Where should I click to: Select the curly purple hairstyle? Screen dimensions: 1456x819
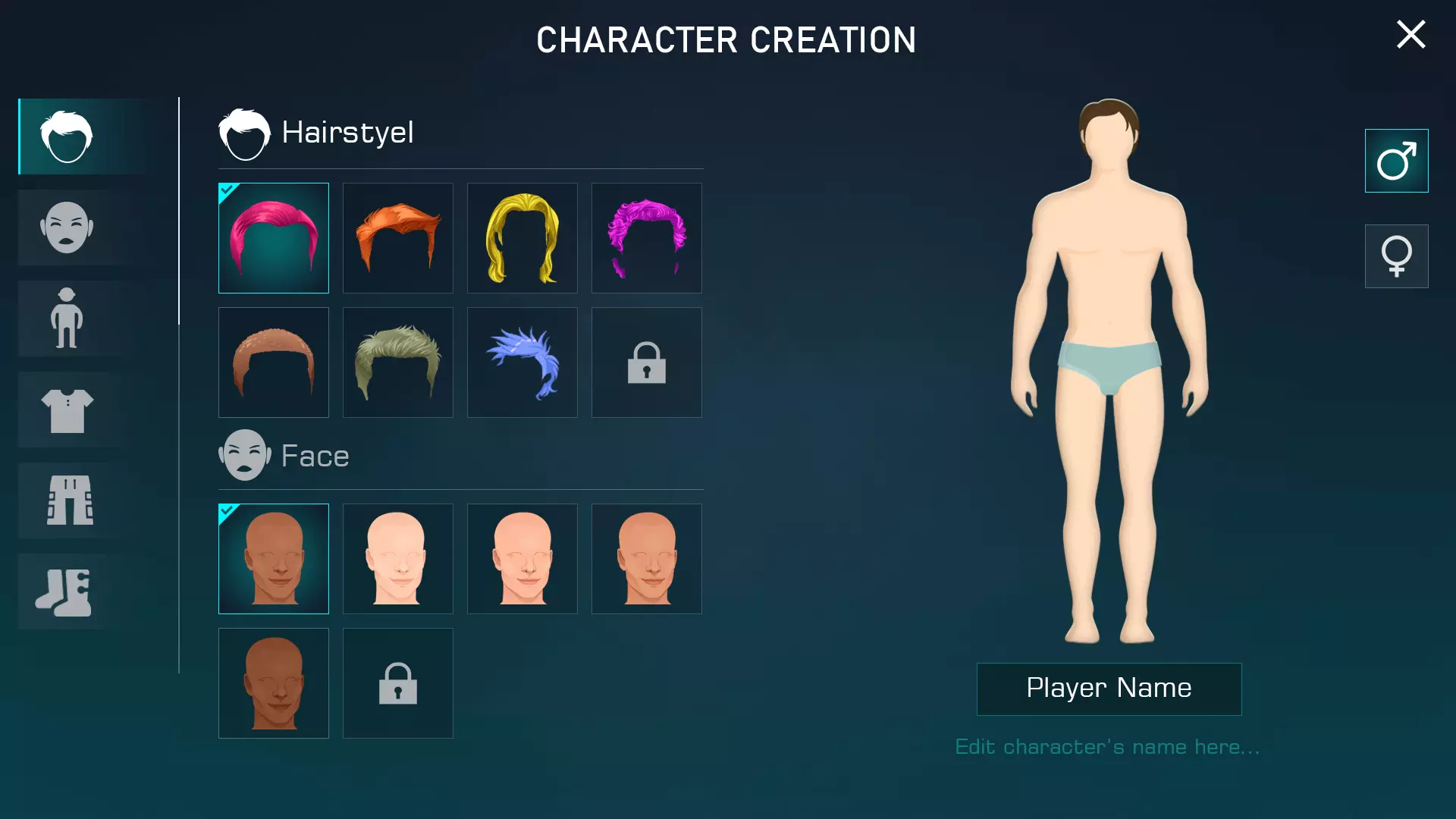pos(647,238)
